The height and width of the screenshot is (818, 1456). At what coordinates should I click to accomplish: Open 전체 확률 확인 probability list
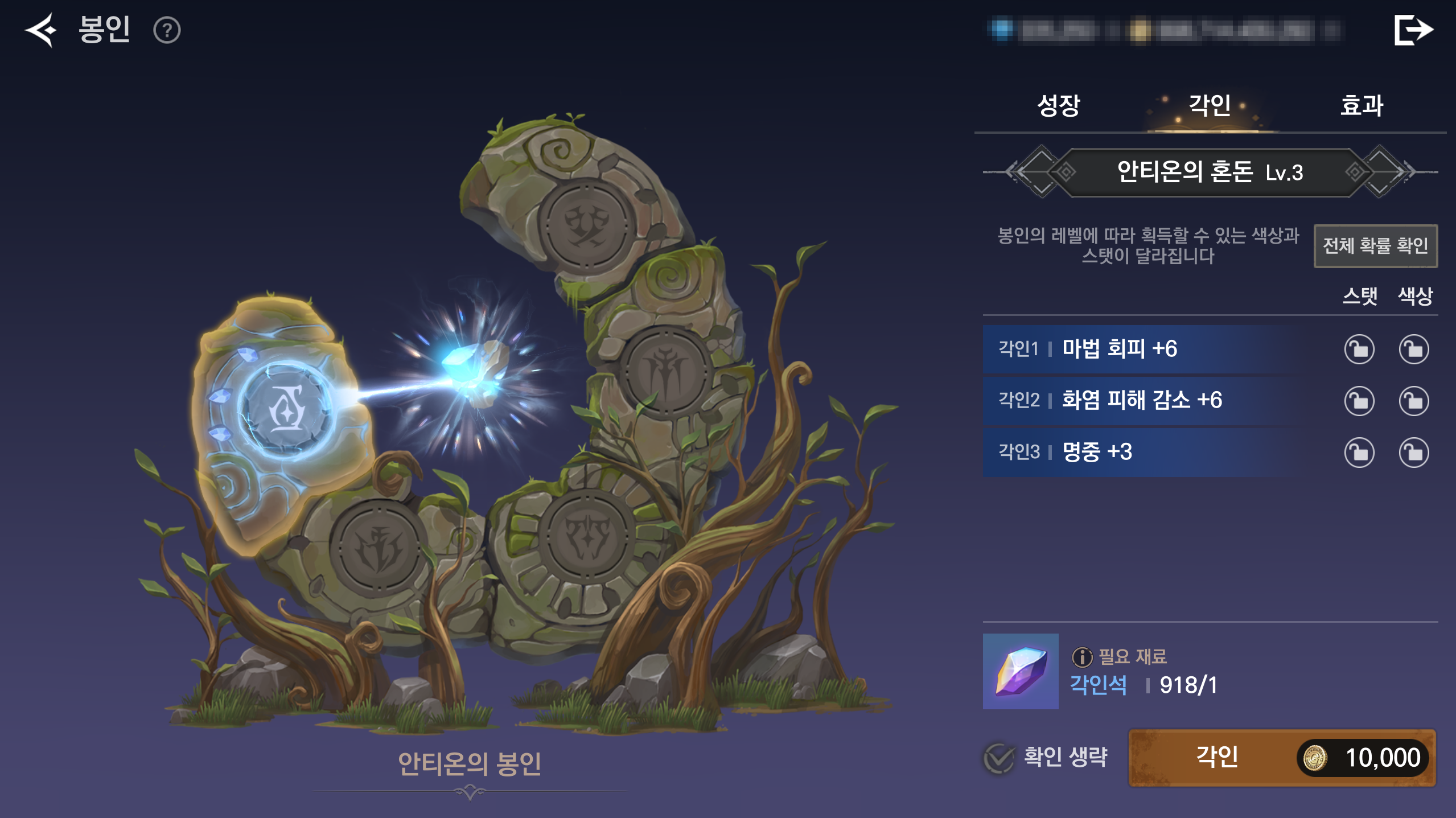(x=1375, y=246)
